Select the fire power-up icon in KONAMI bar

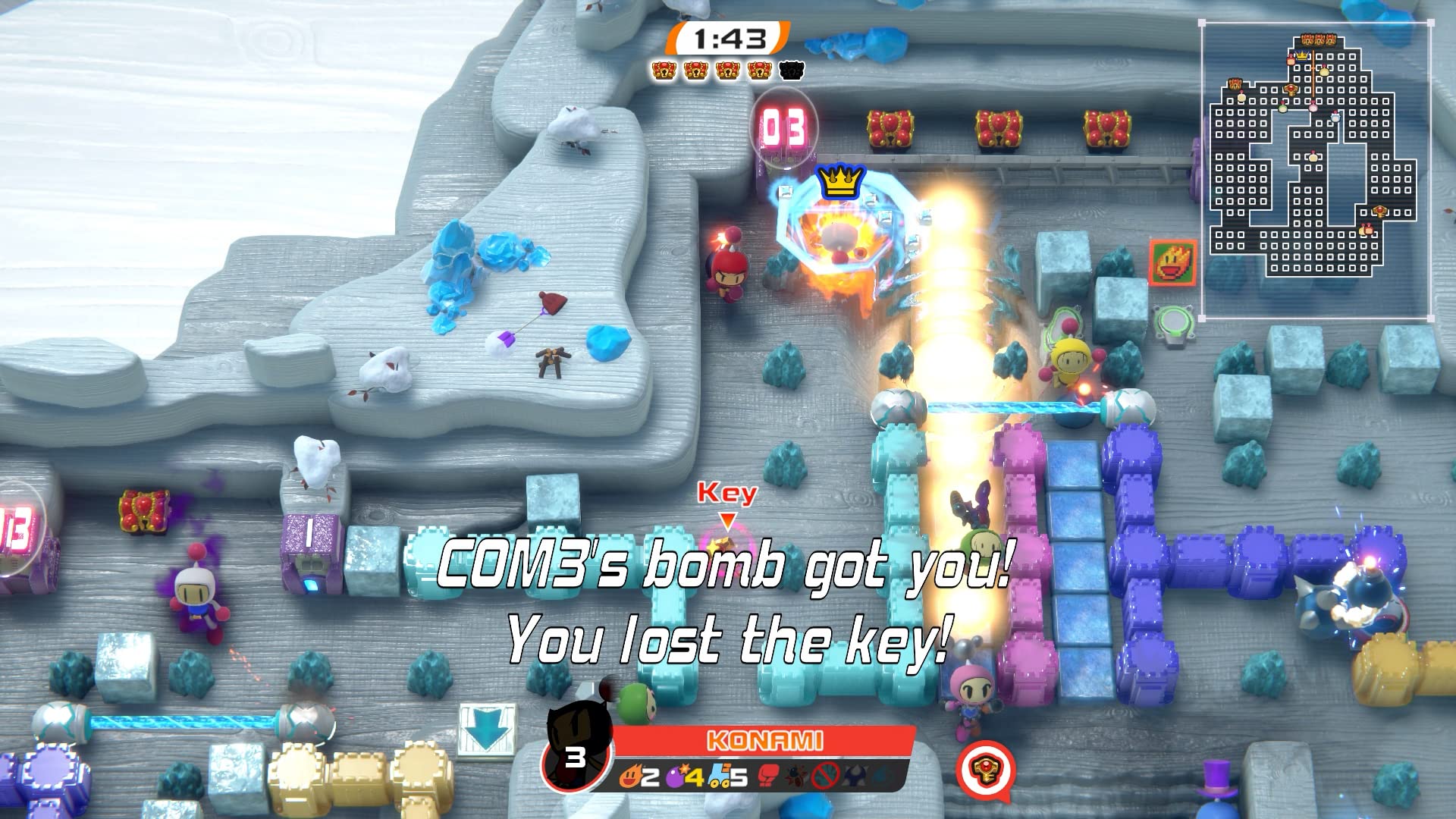[632, 777]
